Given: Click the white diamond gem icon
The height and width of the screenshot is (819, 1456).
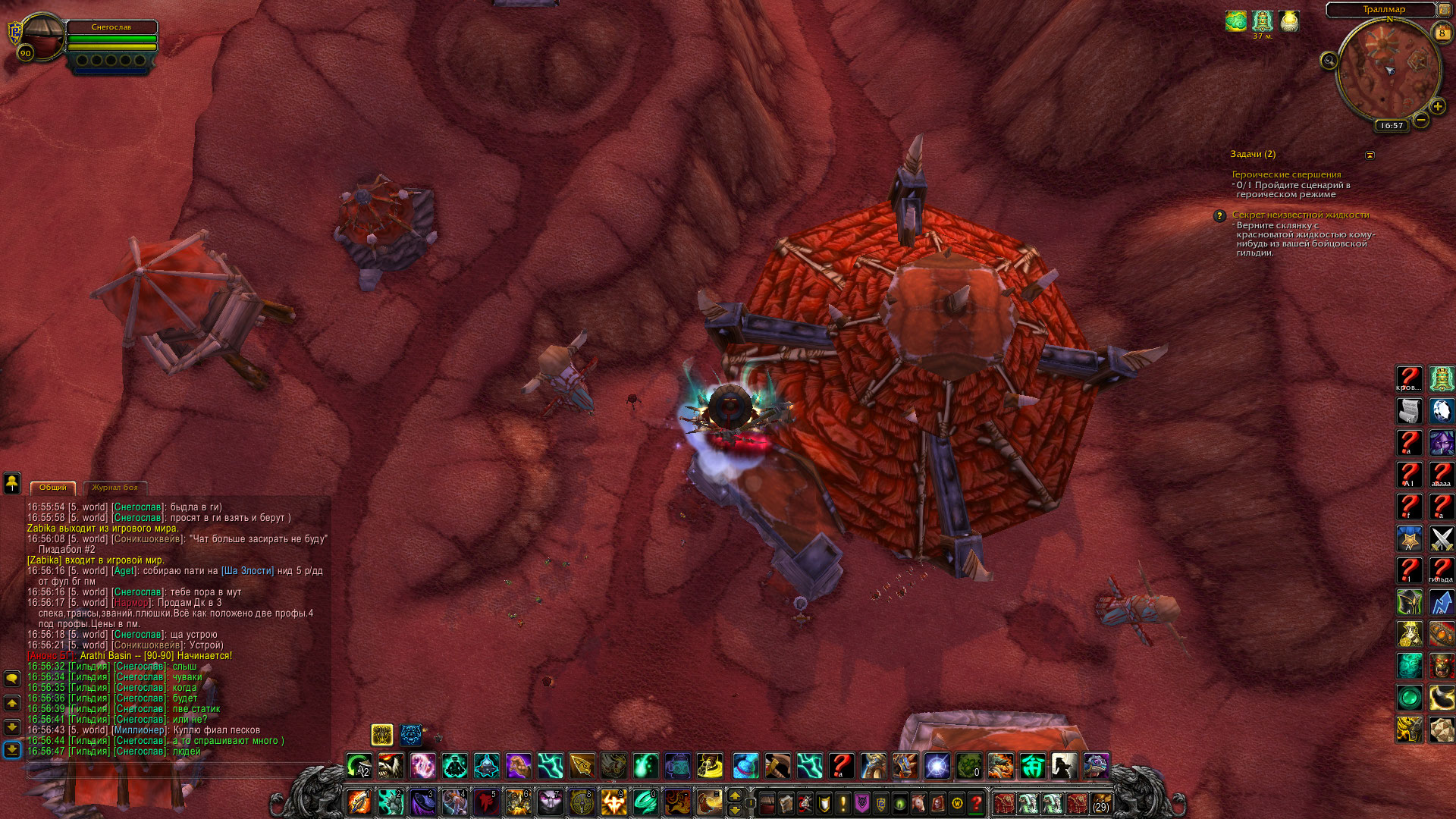Looking at the screenshot, I should 1441,411.
